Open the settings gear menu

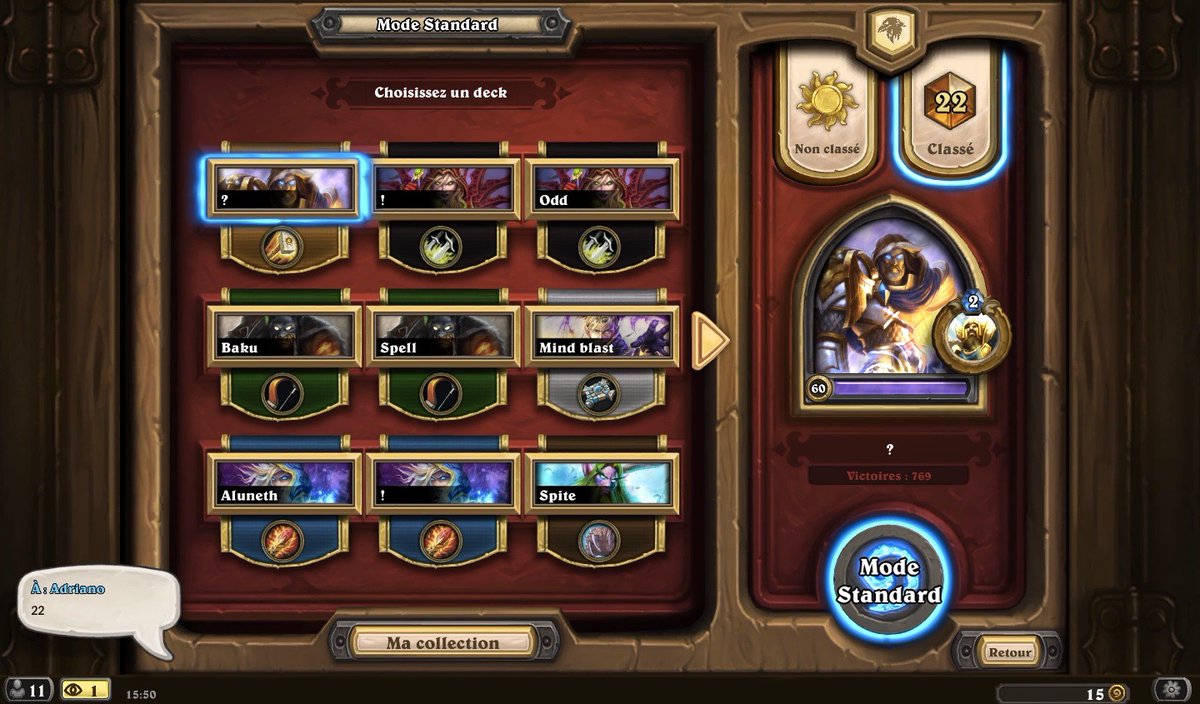[x=1171, y=691]
